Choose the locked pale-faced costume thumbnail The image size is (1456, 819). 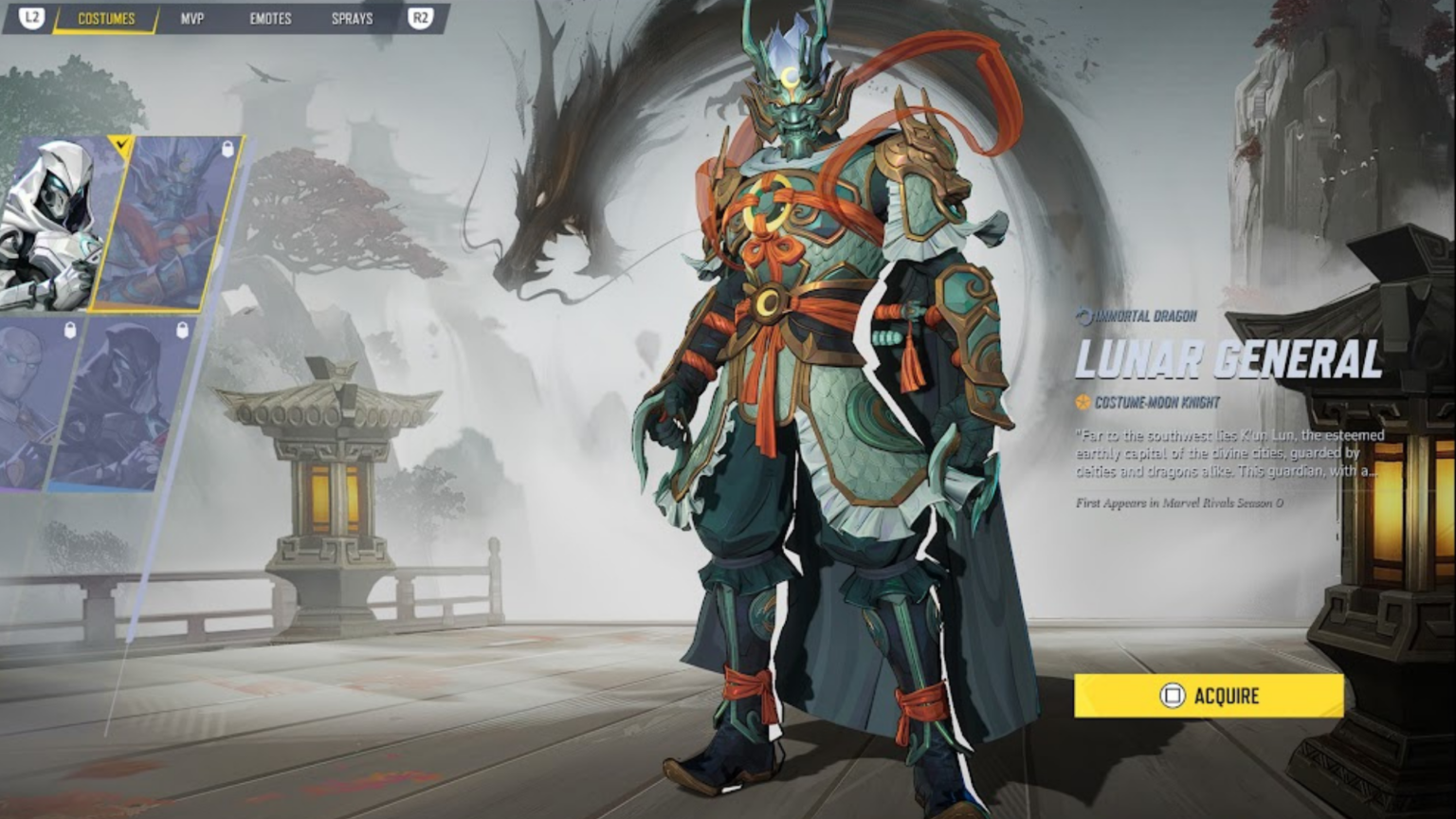(x=33, y=403)
